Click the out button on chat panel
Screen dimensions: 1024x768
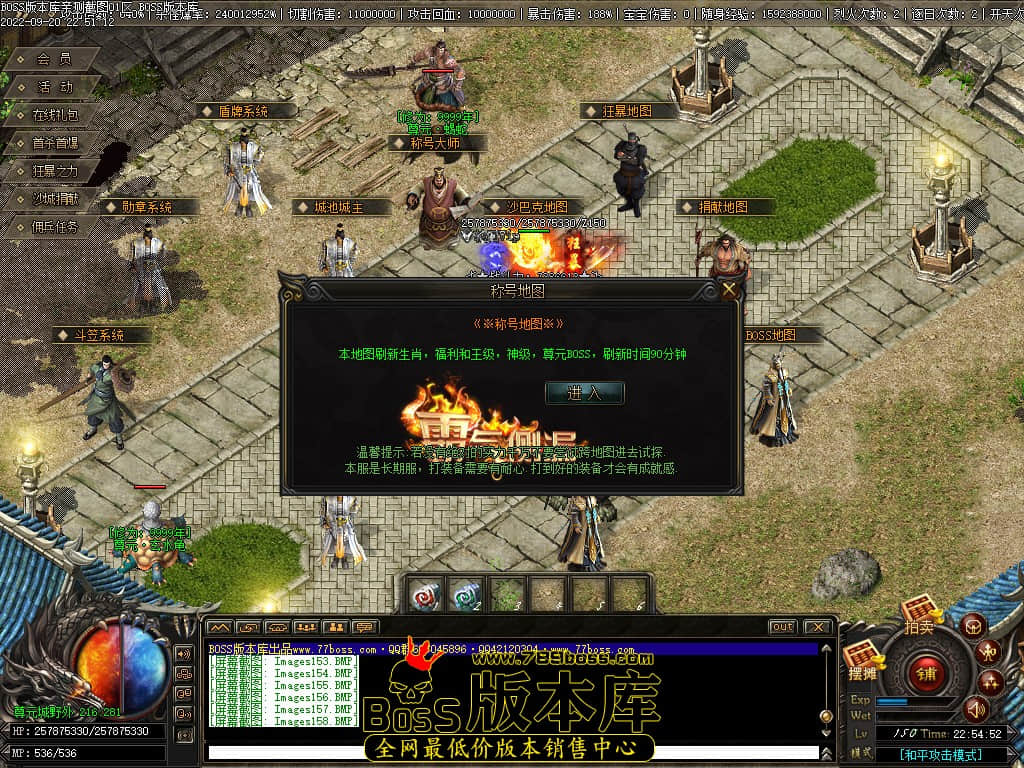(x=782, y=627)
